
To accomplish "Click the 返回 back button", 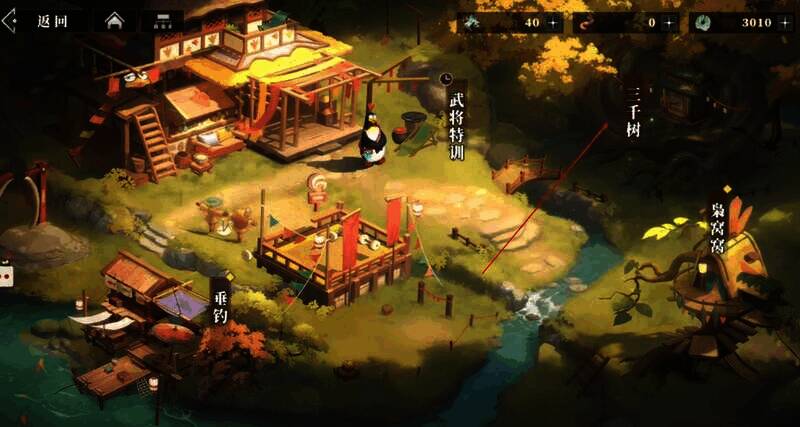I will (x=40, y=21).
